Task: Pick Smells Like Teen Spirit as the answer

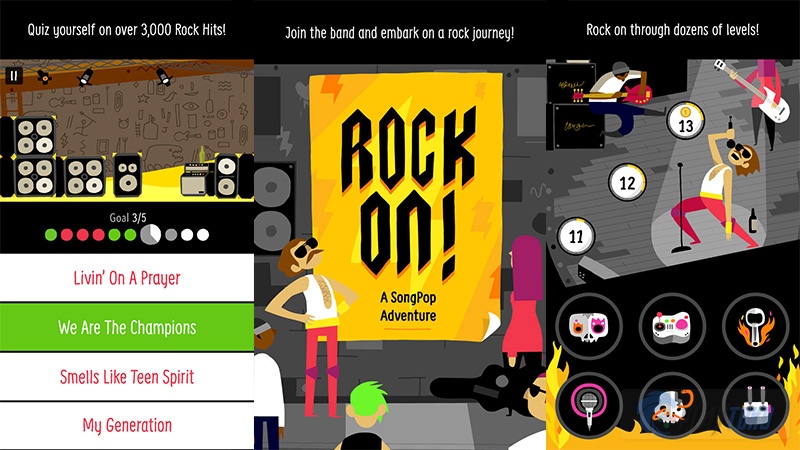Action: point(126,376)
